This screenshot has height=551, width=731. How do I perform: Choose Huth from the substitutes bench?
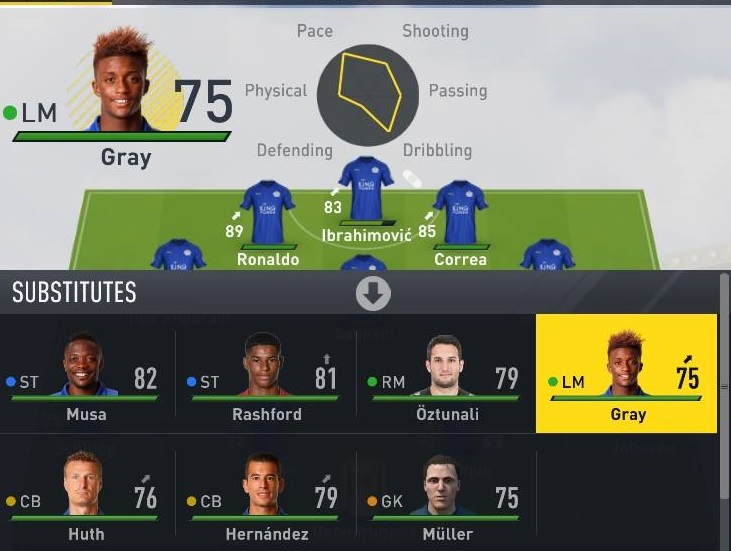[88, 497]
